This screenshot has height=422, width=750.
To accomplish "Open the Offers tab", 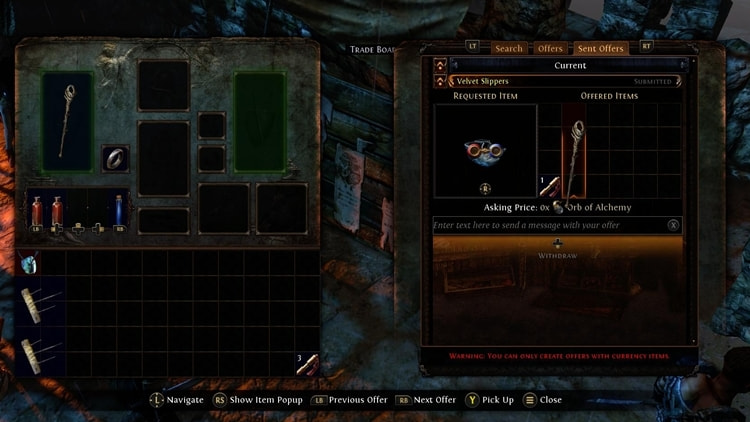I will [550, 48].
